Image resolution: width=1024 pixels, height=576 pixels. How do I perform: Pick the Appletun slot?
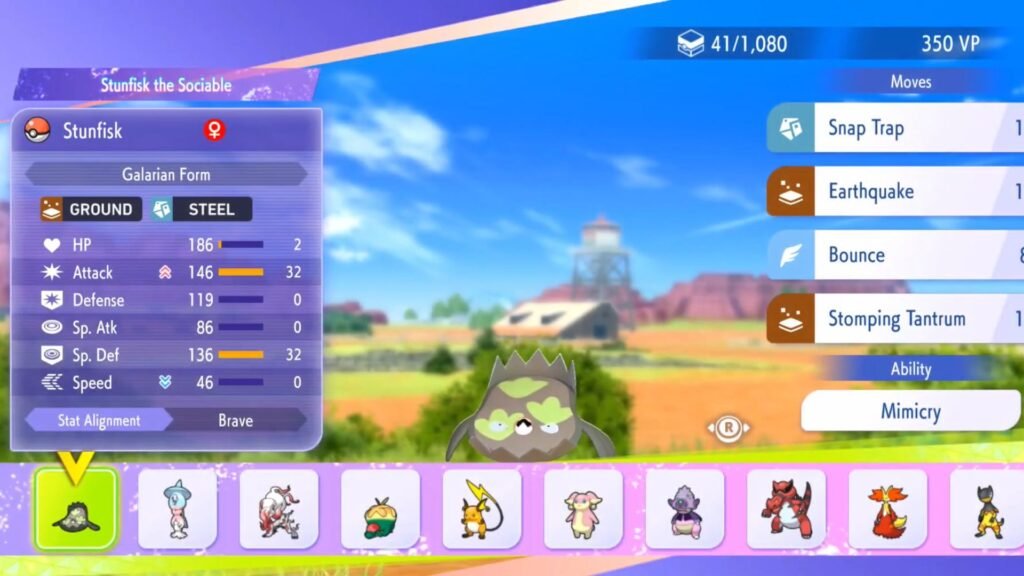click(x=380, y=509)
